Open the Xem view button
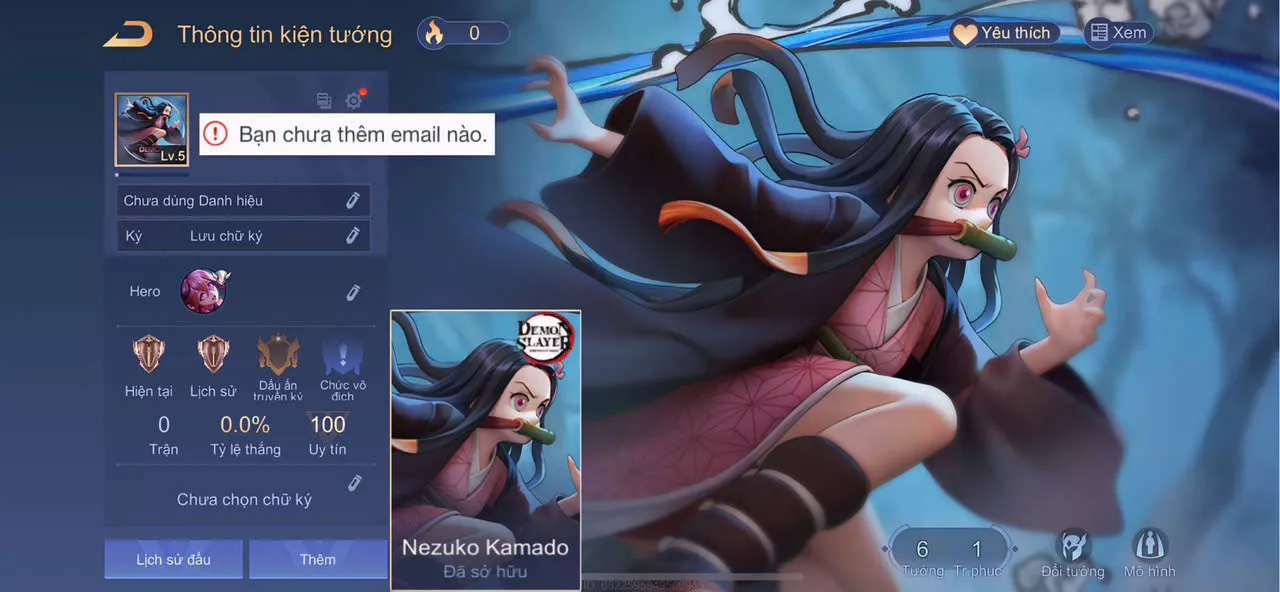This screenshot has height=592, width=1280. pos(1118,33)
